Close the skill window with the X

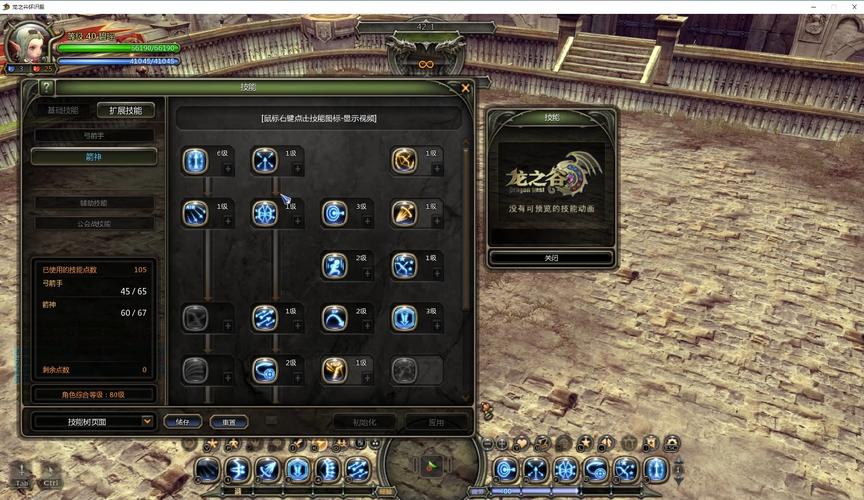(465, 88)
